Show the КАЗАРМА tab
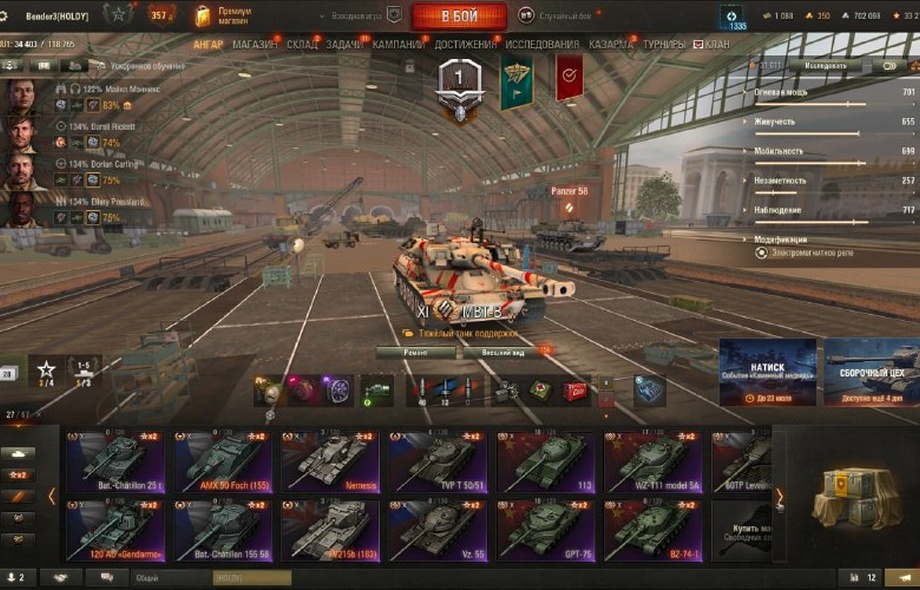This screenshot has width=920, height=590. point(610,45)
